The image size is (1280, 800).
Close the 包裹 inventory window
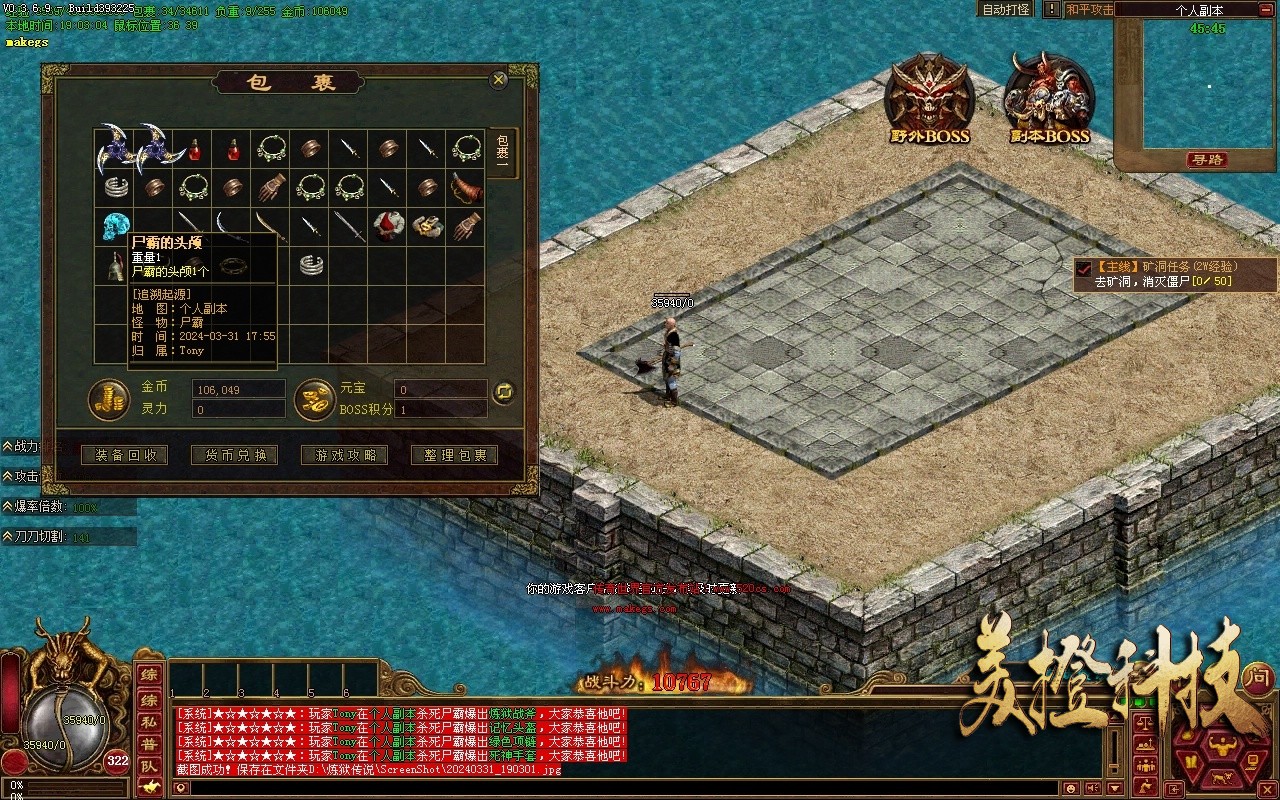498,80
